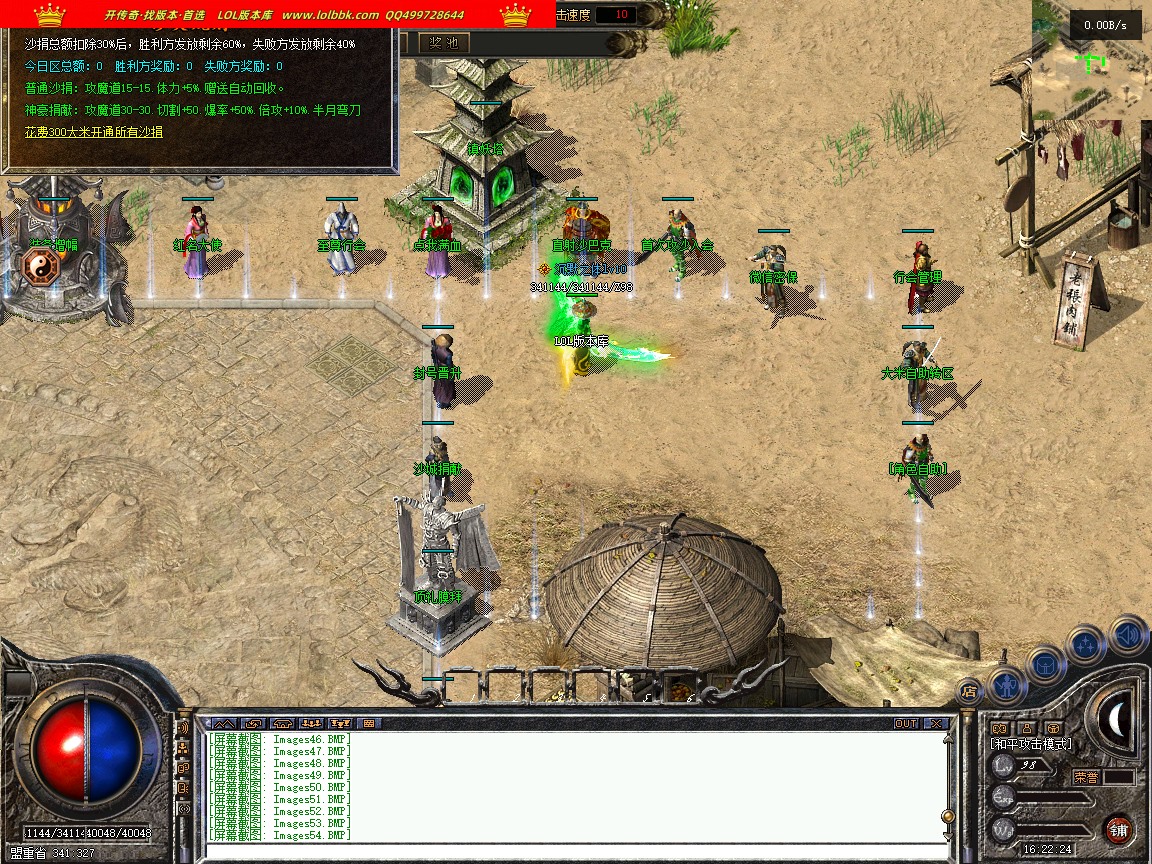
Task: Open the bag inventory round button
Action: pos(1046,664)
